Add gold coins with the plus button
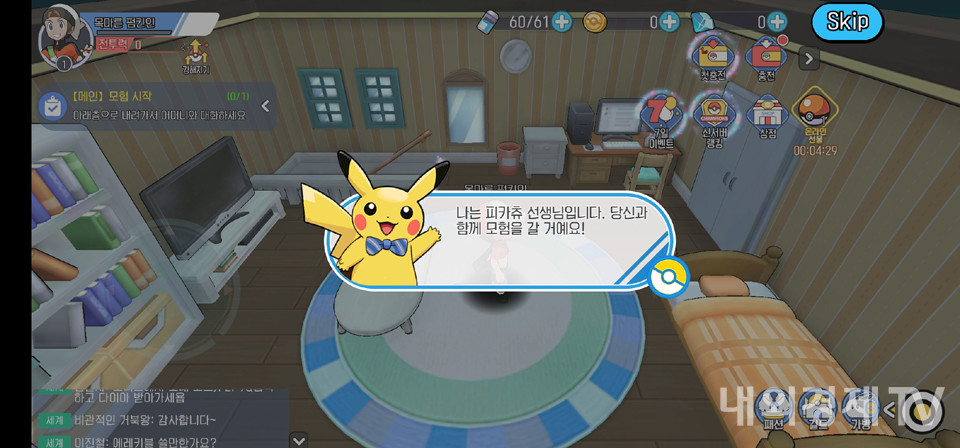Image resolution: width=960 pixels, height=448 pixels. (x=669, y=21)
